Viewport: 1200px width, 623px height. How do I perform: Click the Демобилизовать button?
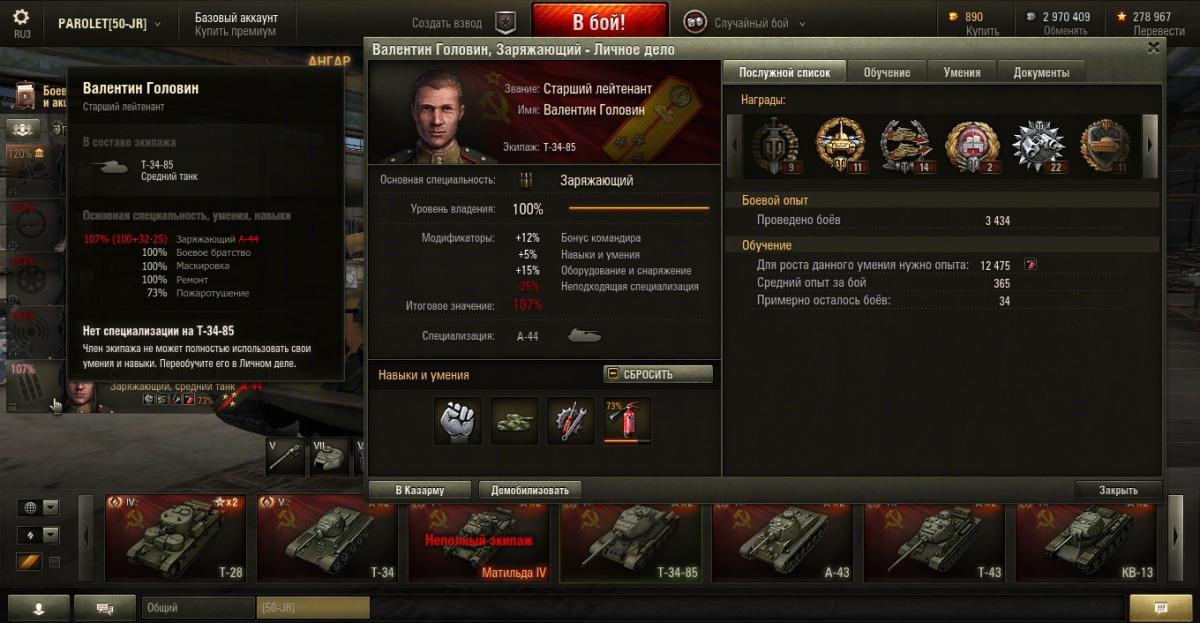530,490
